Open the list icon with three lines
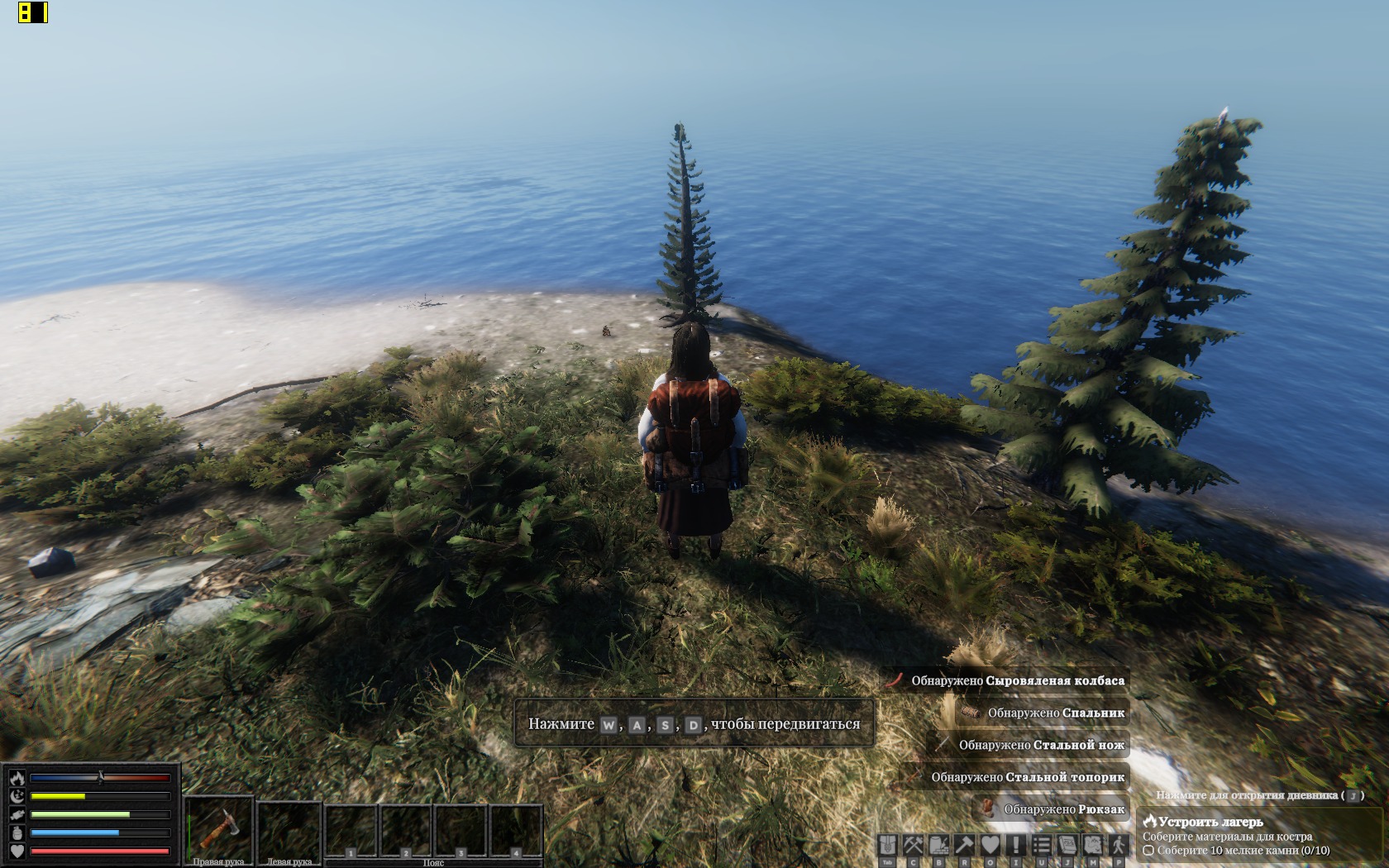 click(1042, 845)
